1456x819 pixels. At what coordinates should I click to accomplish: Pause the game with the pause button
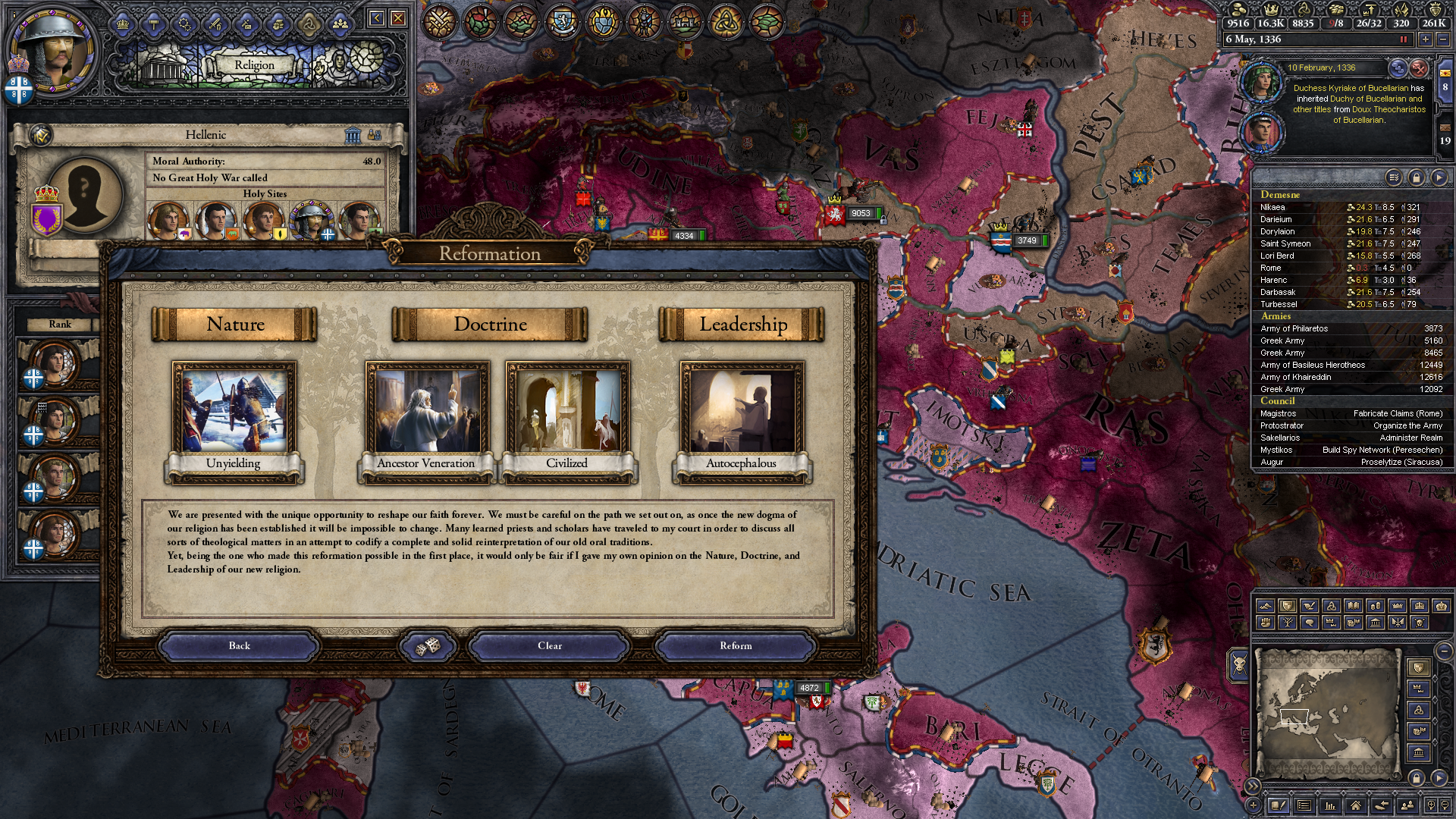tap(1403, 39)
